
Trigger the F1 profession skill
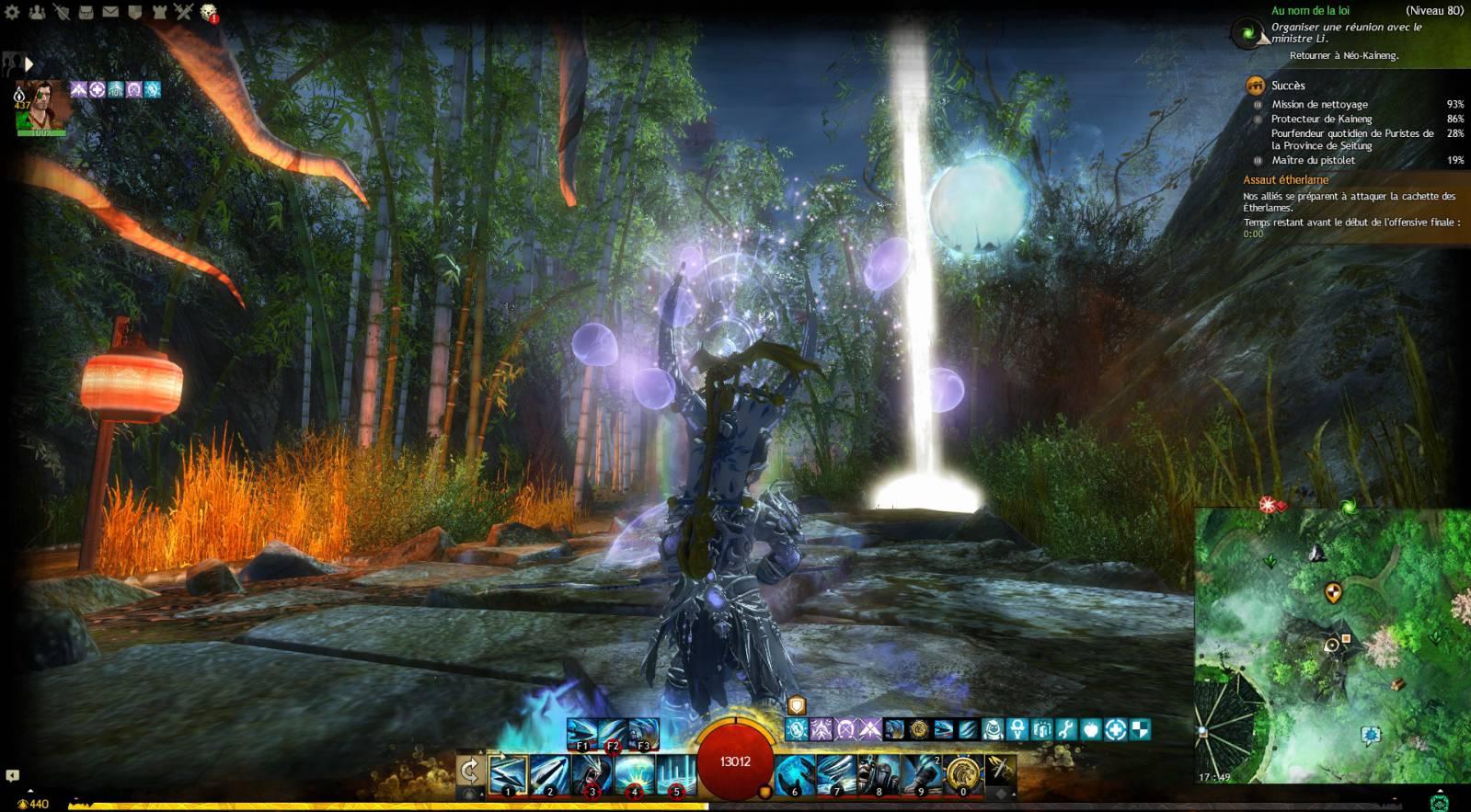(x=582, y=733)
